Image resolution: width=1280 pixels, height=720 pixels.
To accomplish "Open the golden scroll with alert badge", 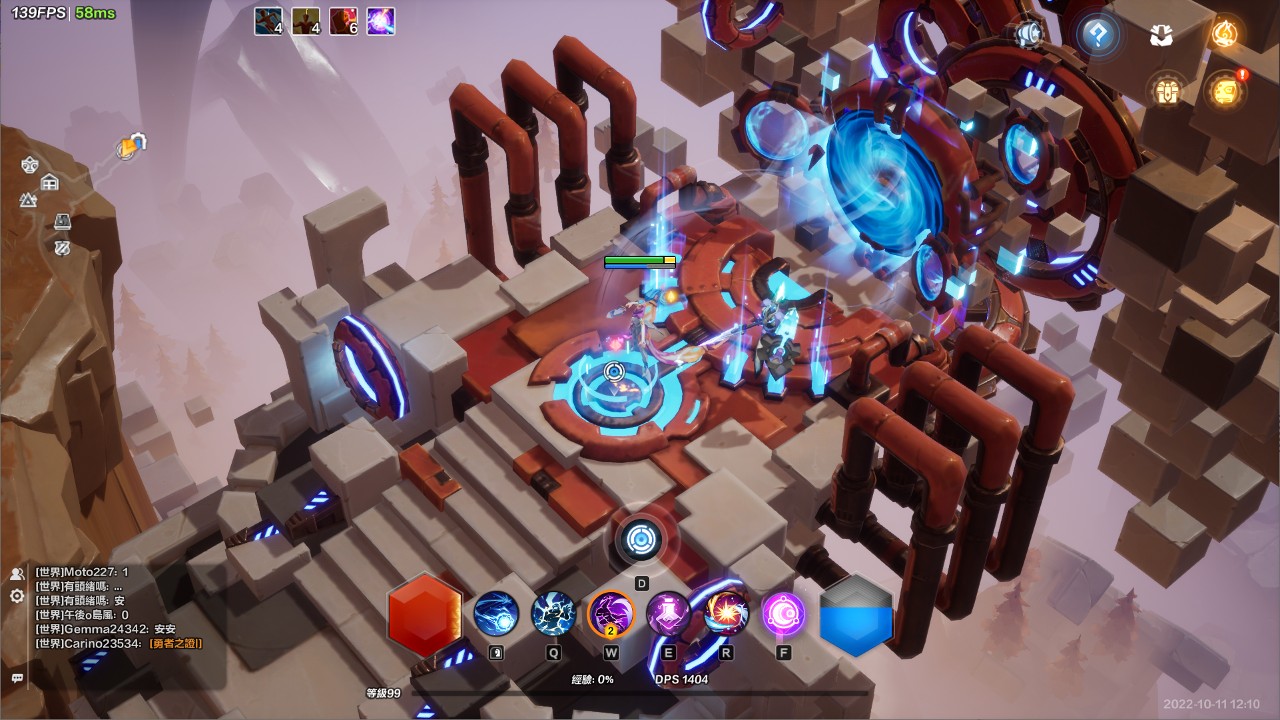I will [x=1224, y=91].
